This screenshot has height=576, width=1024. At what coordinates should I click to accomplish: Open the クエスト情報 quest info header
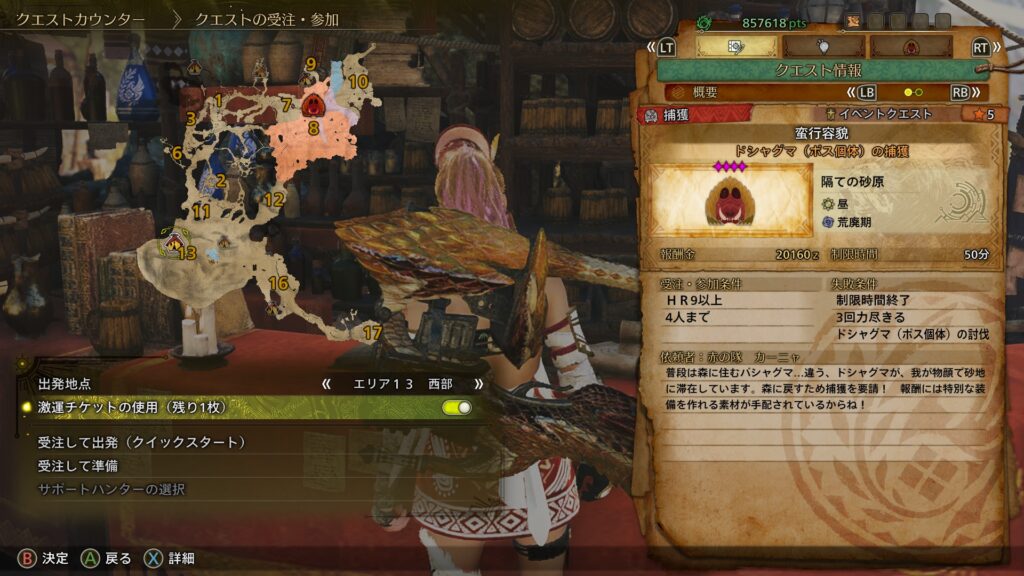819,70
